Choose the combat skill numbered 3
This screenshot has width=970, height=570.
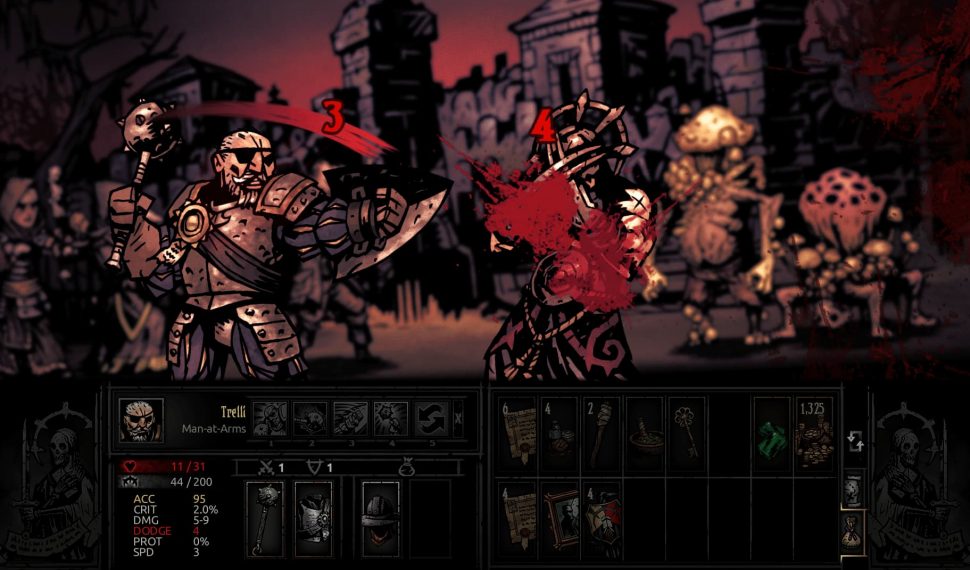coord(350,417)
